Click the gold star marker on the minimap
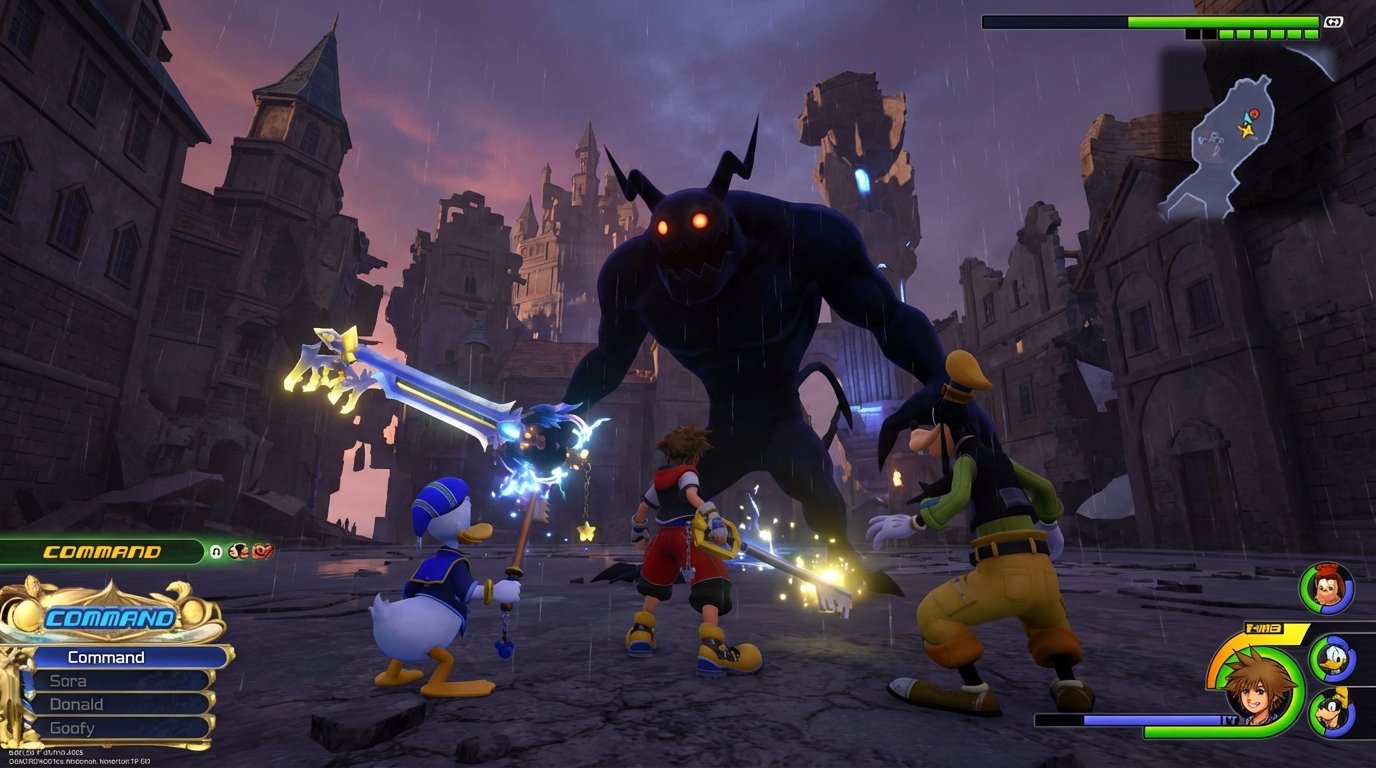Image resolution: width=1376 pixels, height=768 pixels. point(1247,130)
